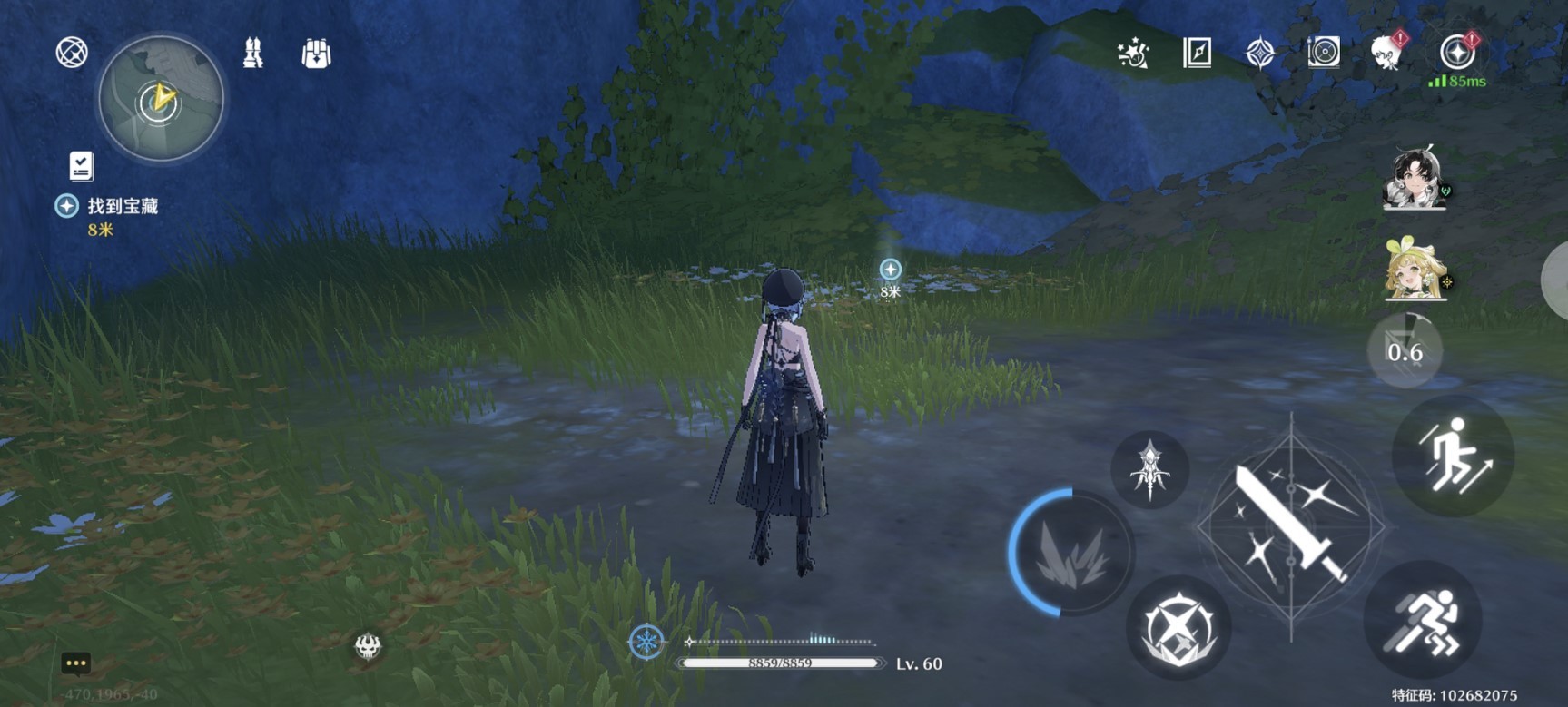1568x707 pixels.
Task: Switch to the blonde party character
Action: coord(1415,270)
